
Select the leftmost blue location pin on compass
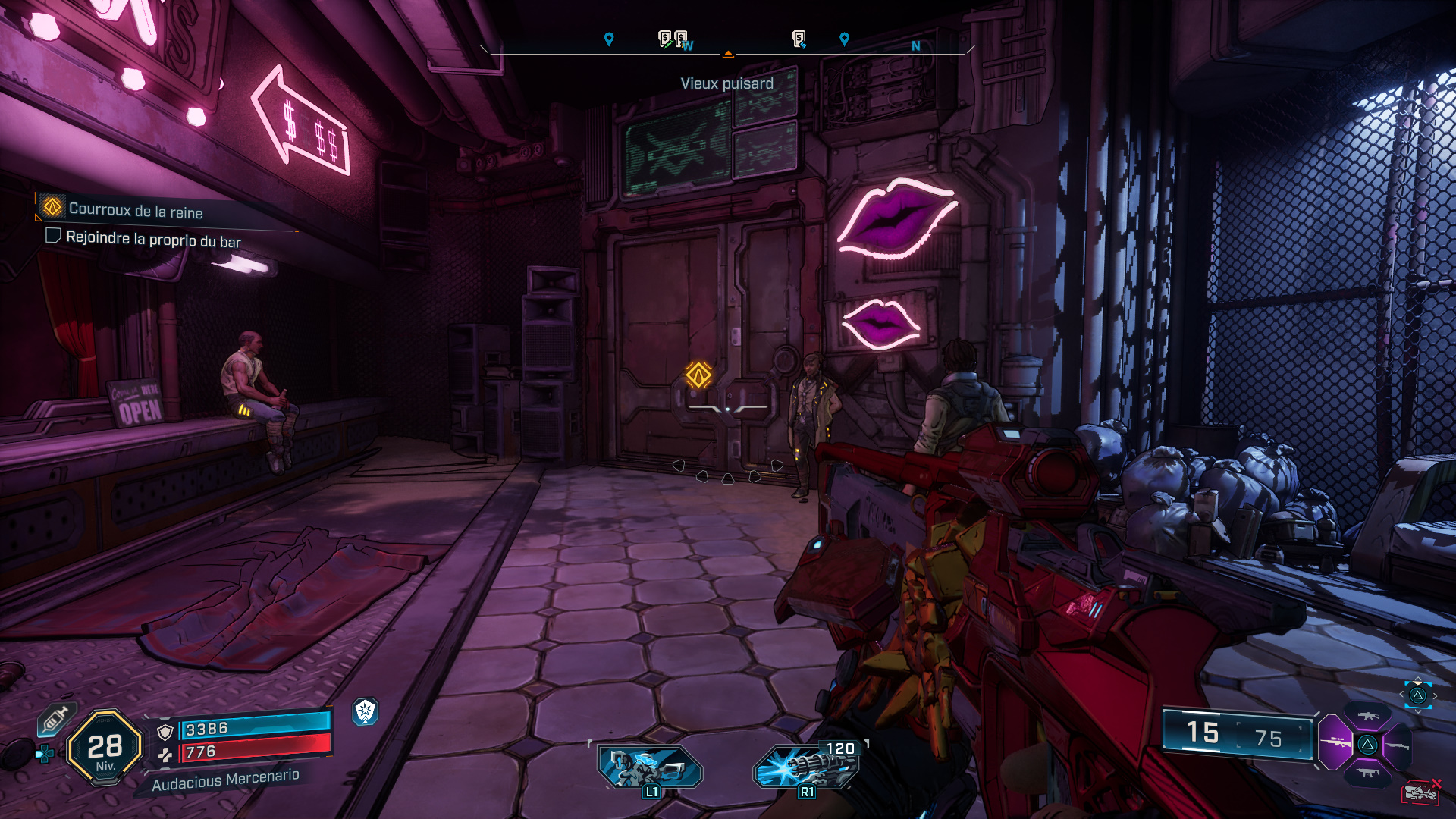coord(608,39)
